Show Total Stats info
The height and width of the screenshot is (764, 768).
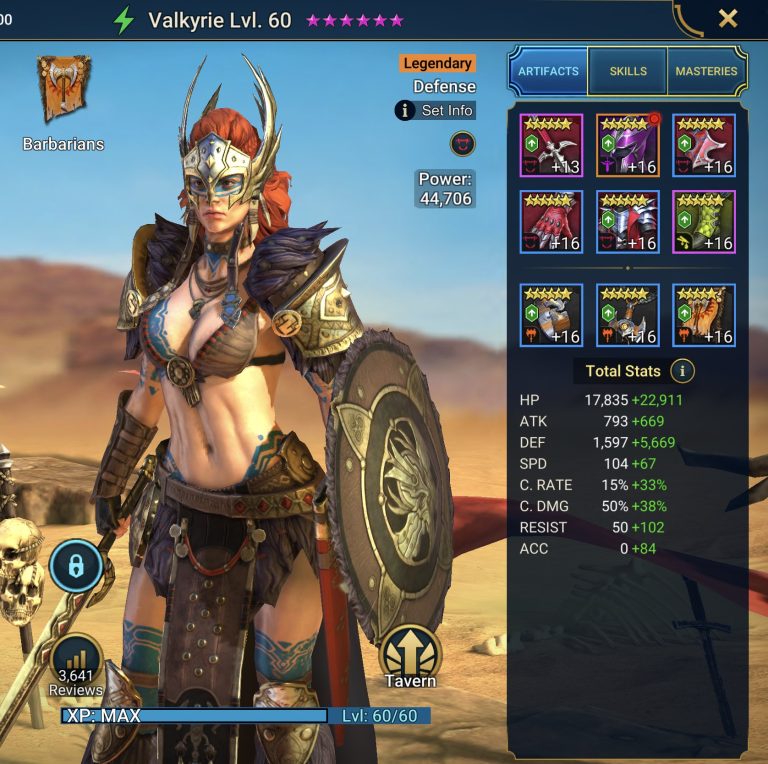tap(683, 371)
